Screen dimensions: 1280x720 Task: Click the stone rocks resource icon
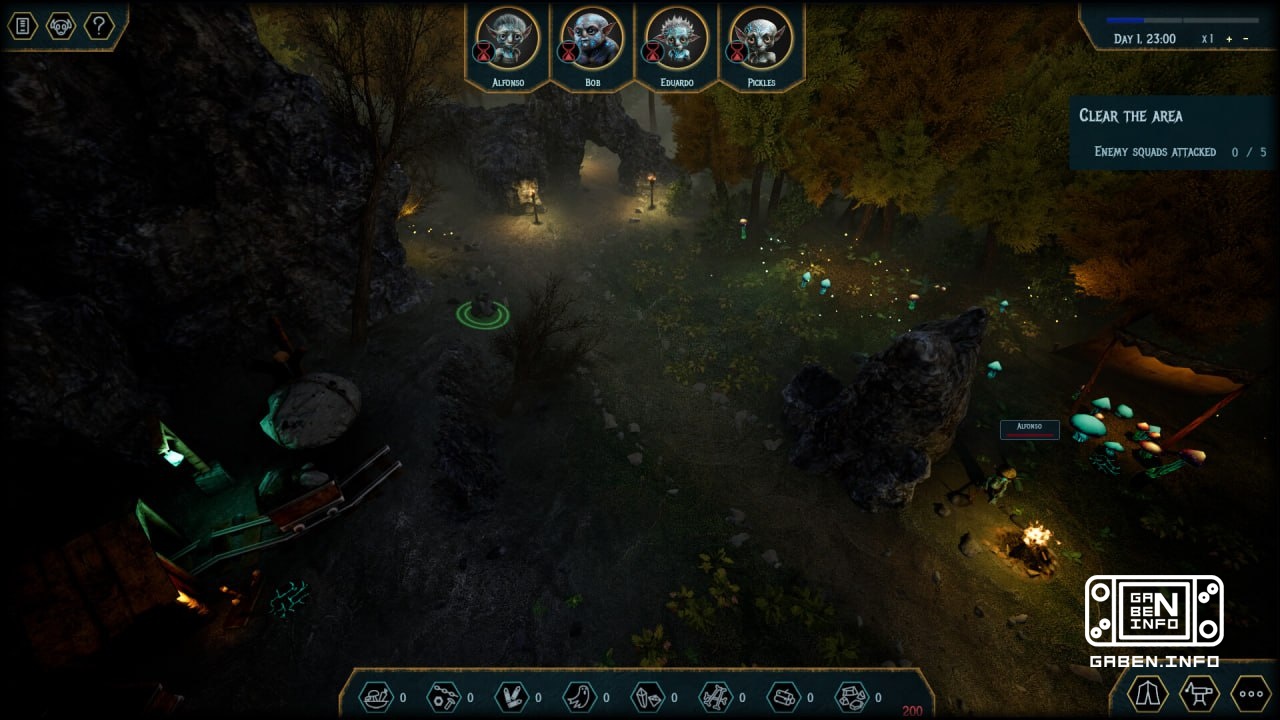pyautogui.click(x=851, y=696)
